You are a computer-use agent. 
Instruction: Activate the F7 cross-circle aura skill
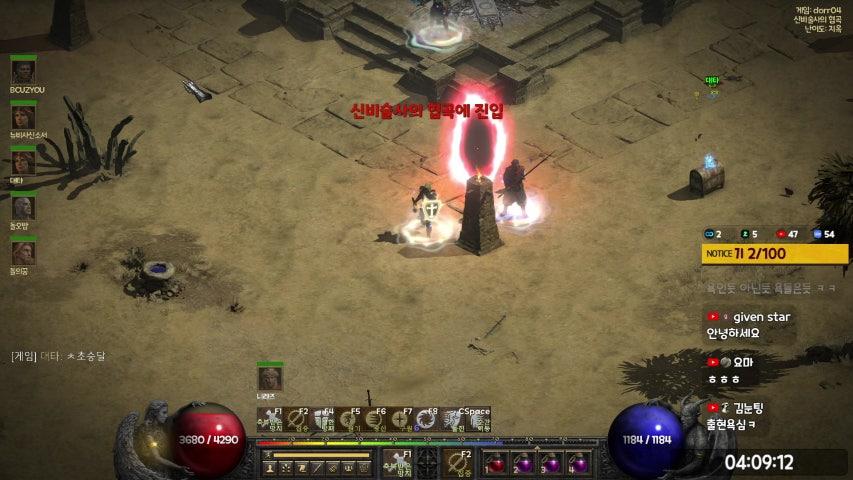[x=401, y=419]
